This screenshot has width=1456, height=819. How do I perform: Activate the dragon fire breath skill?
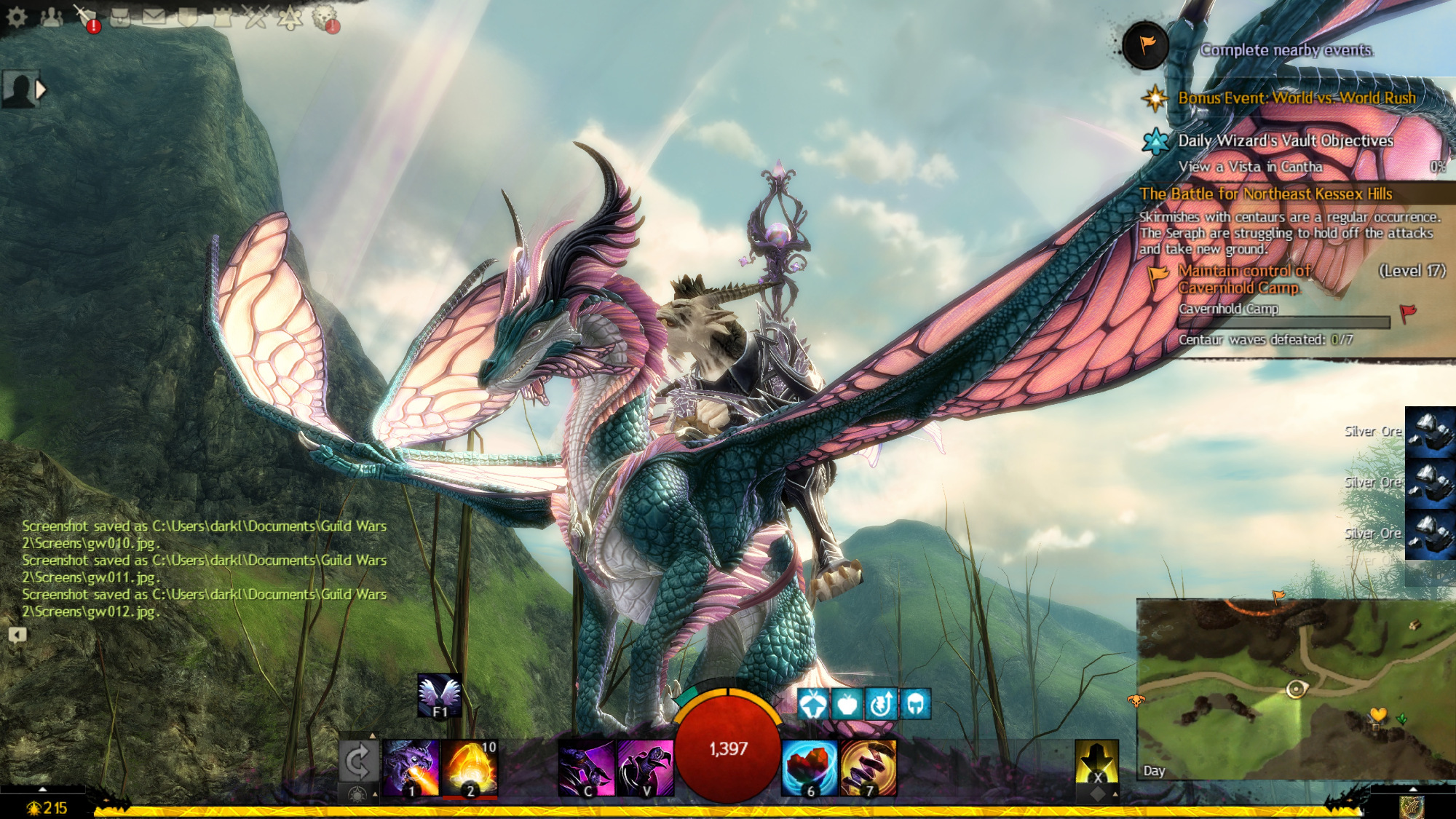411,767
